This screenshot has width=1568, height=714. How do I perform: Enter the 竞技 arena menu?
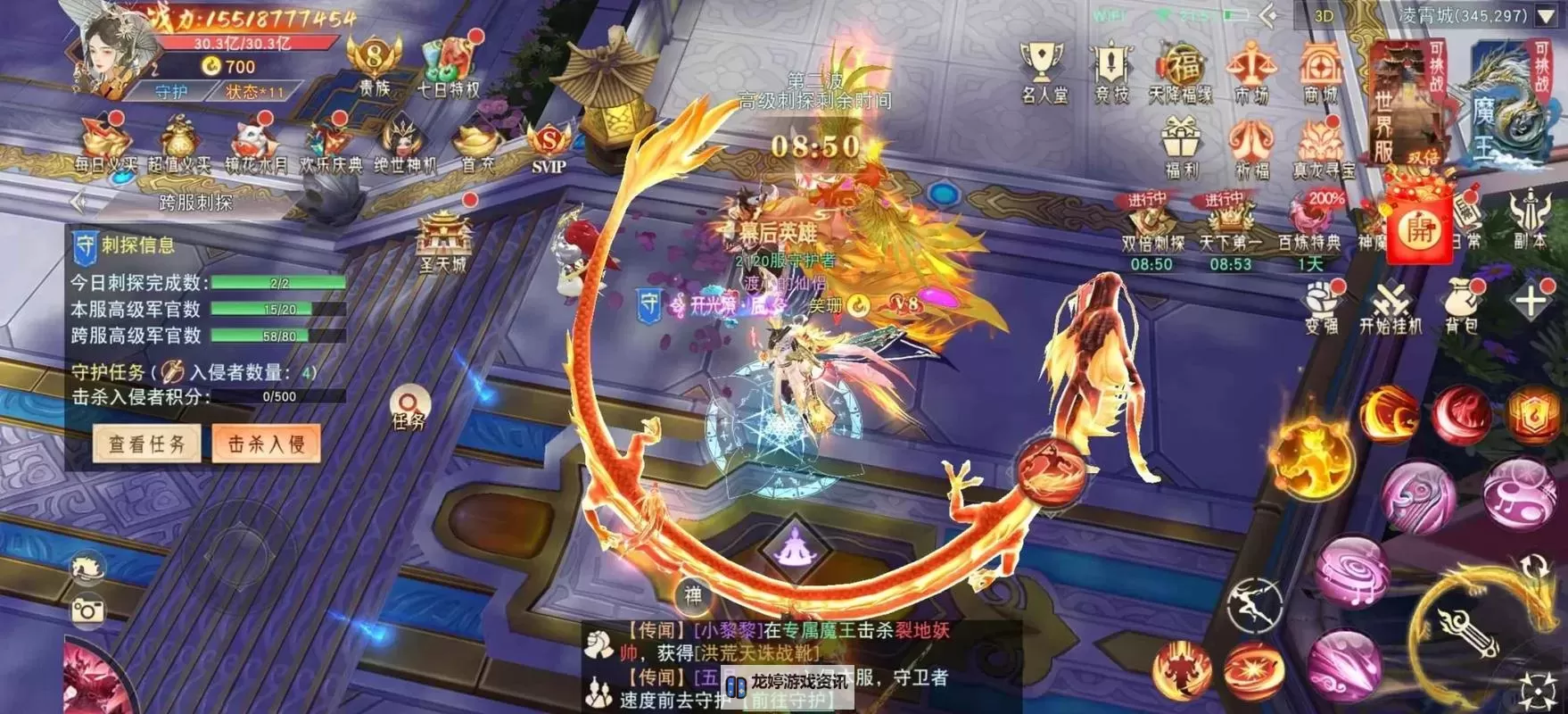[x=1110, y=71]
